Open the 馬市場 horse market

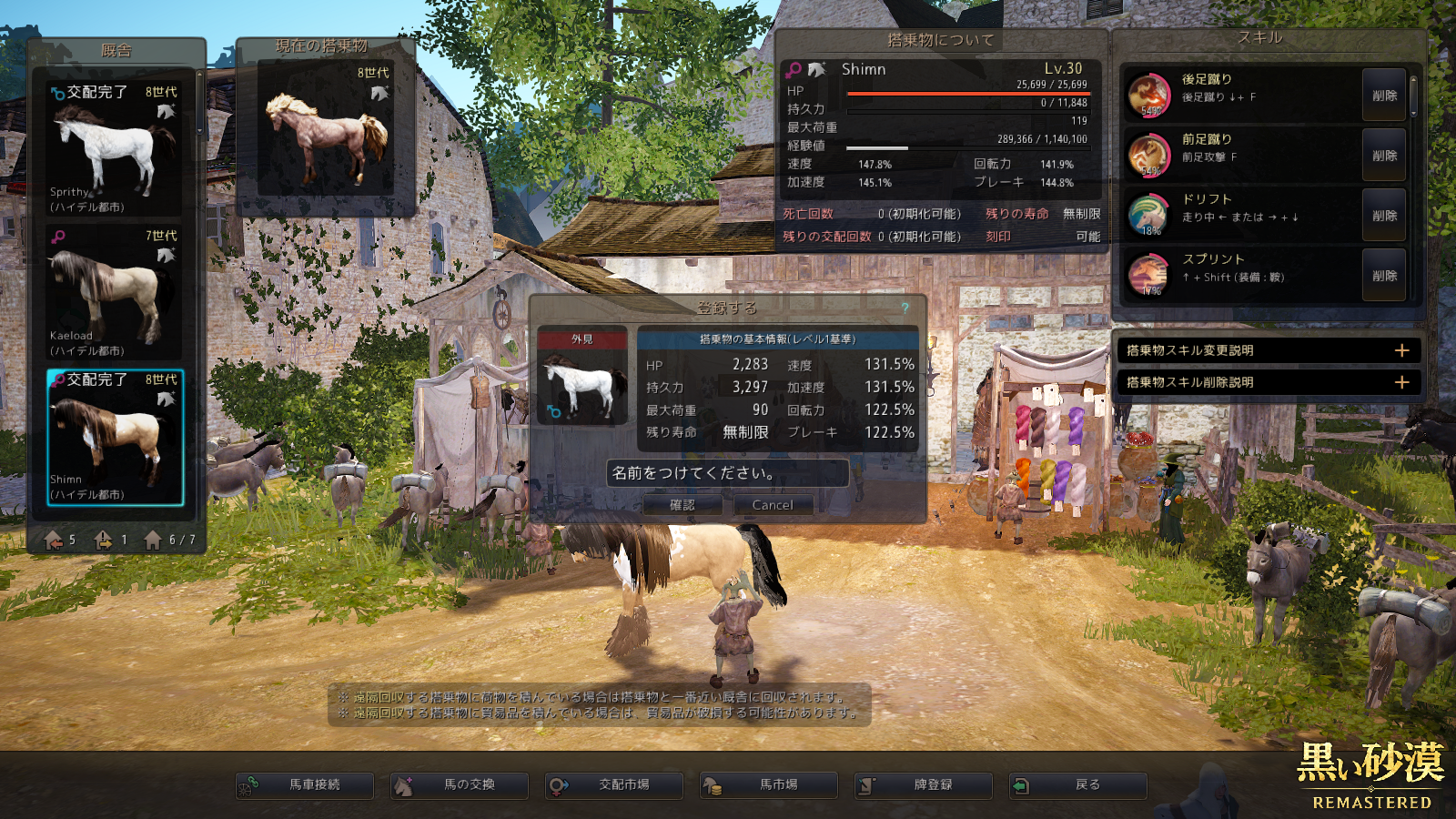point(769,784)
